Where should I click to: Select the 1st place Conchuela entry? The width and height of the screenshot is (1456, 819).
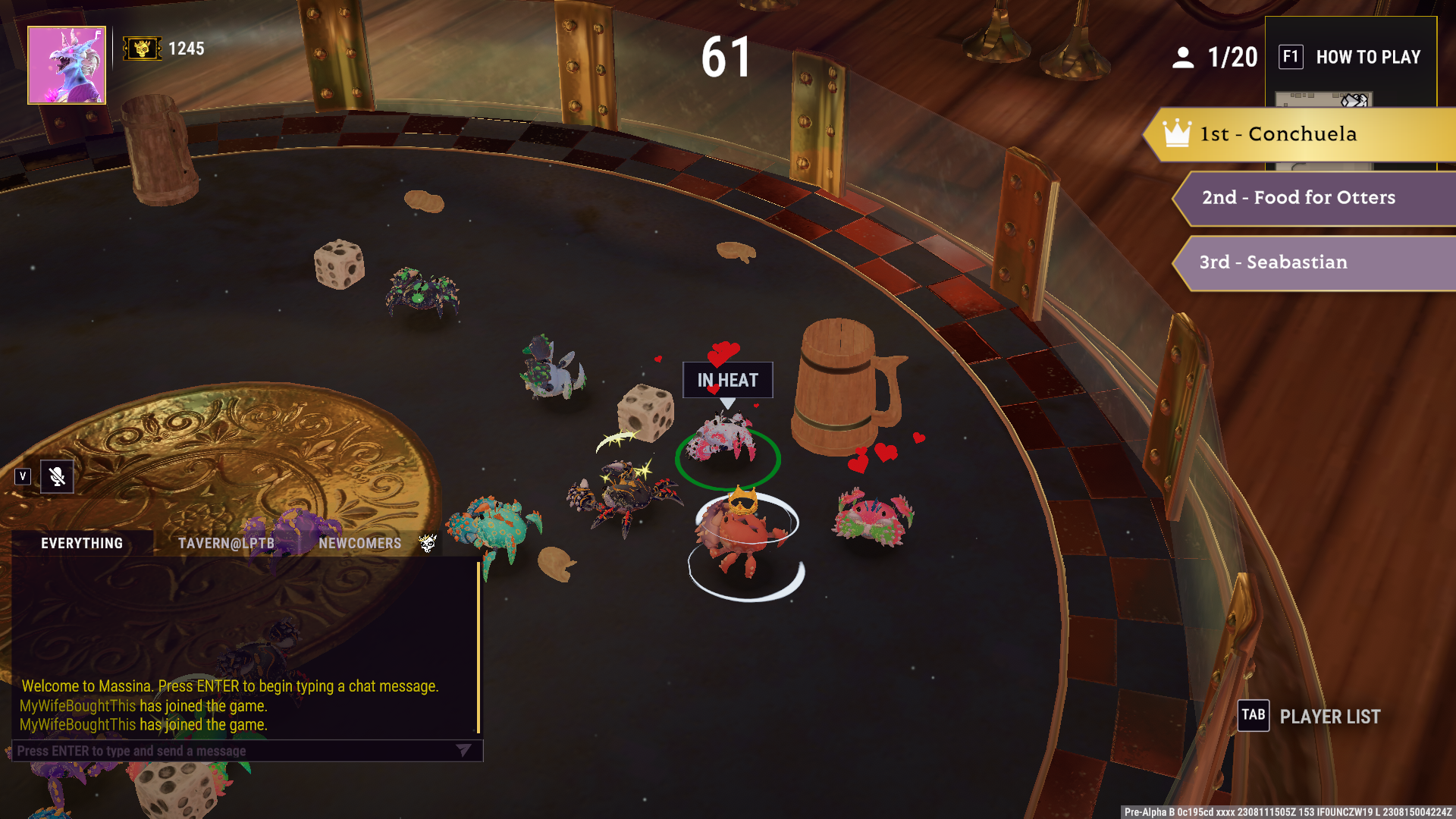coord(1301,134)
